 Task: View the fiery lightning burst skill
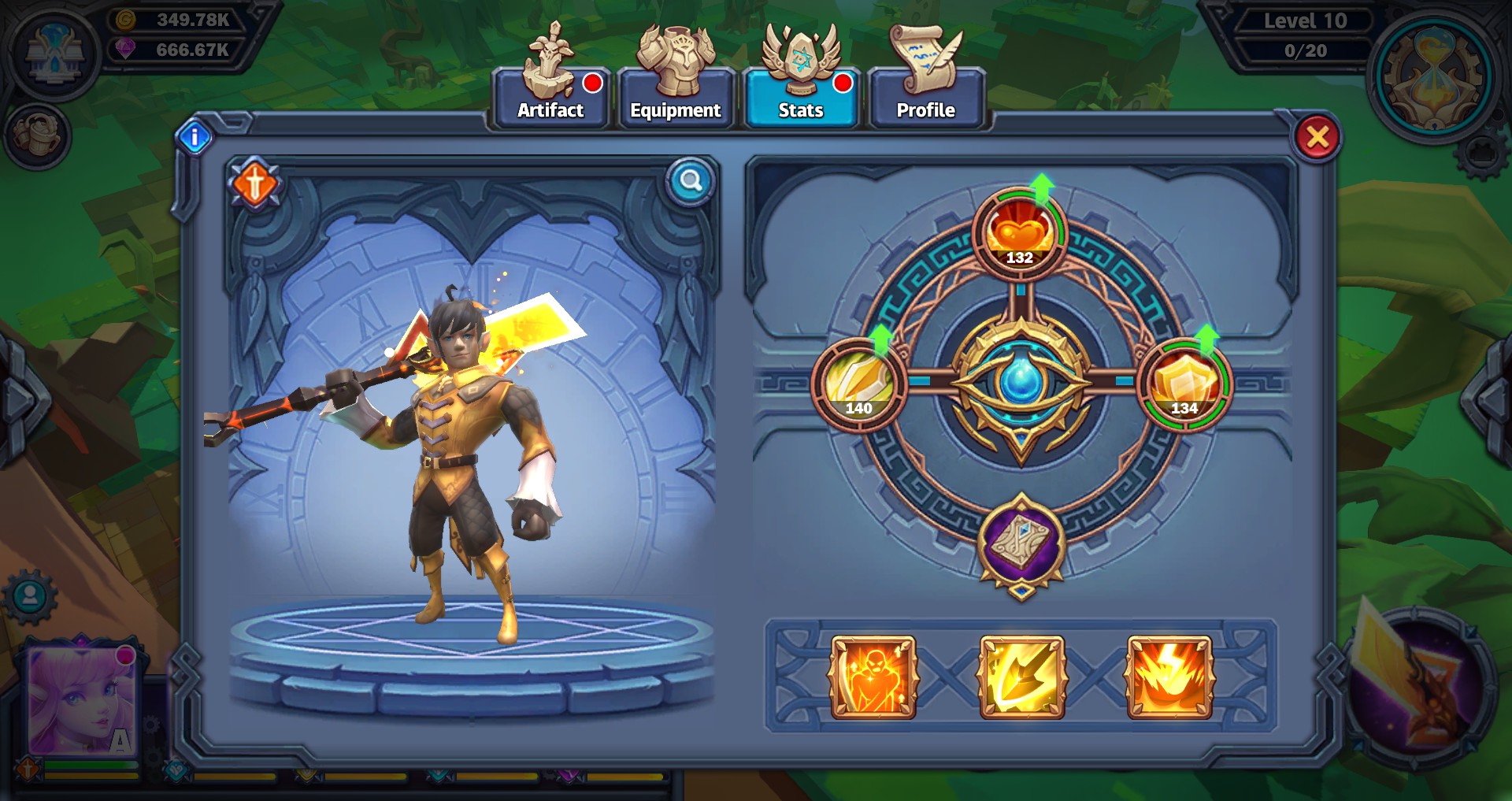click(1169, 677)
